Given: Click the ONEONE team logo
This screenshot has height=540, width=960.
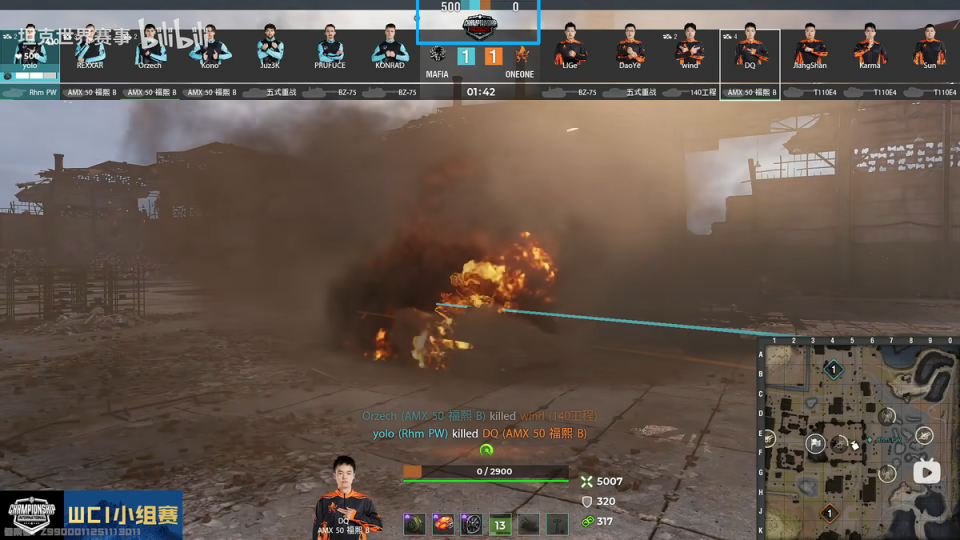Looking at the screenshot, I should coord(521,56).
